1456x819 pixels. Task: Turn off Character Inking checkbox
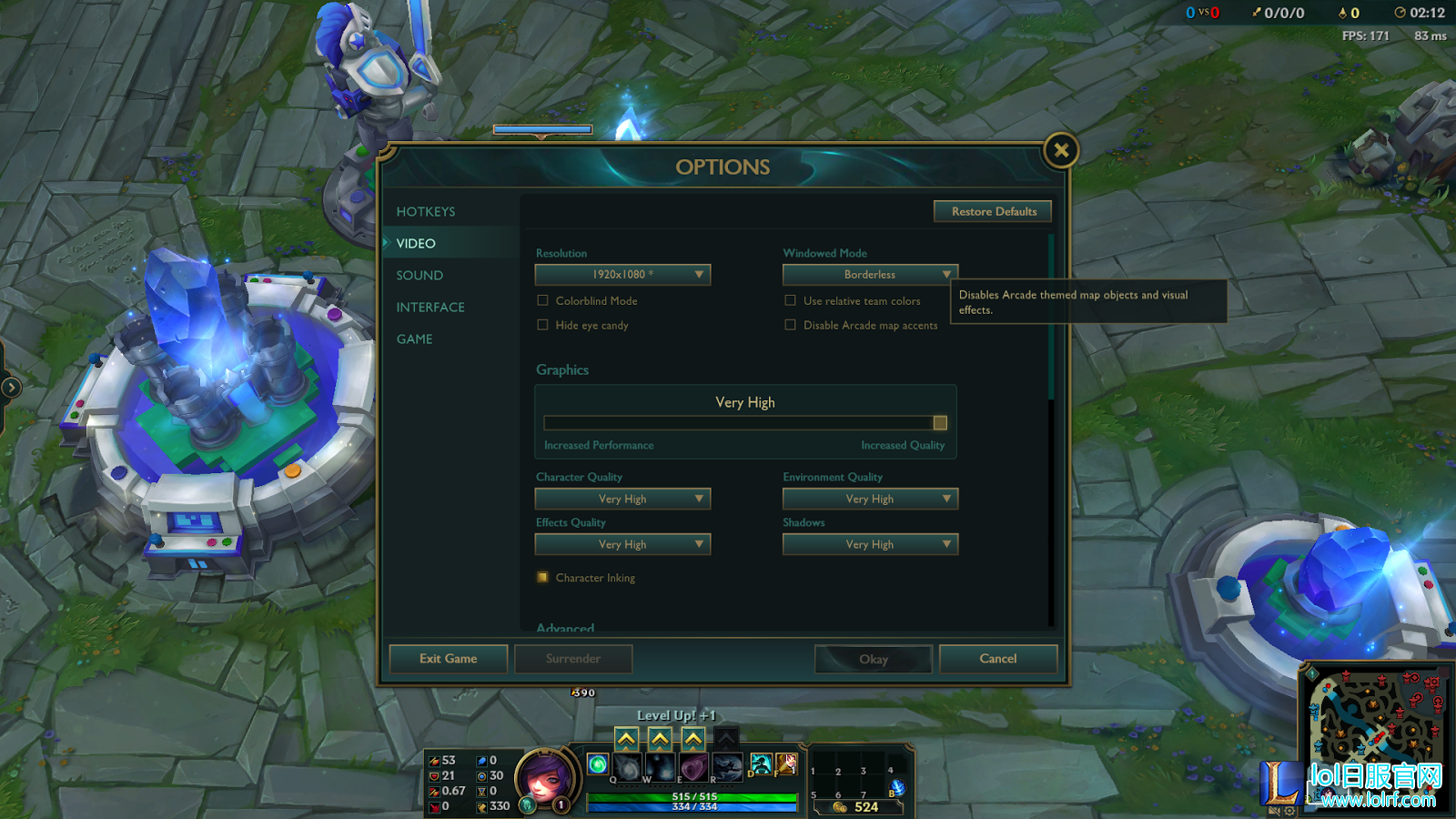point(543,577)
